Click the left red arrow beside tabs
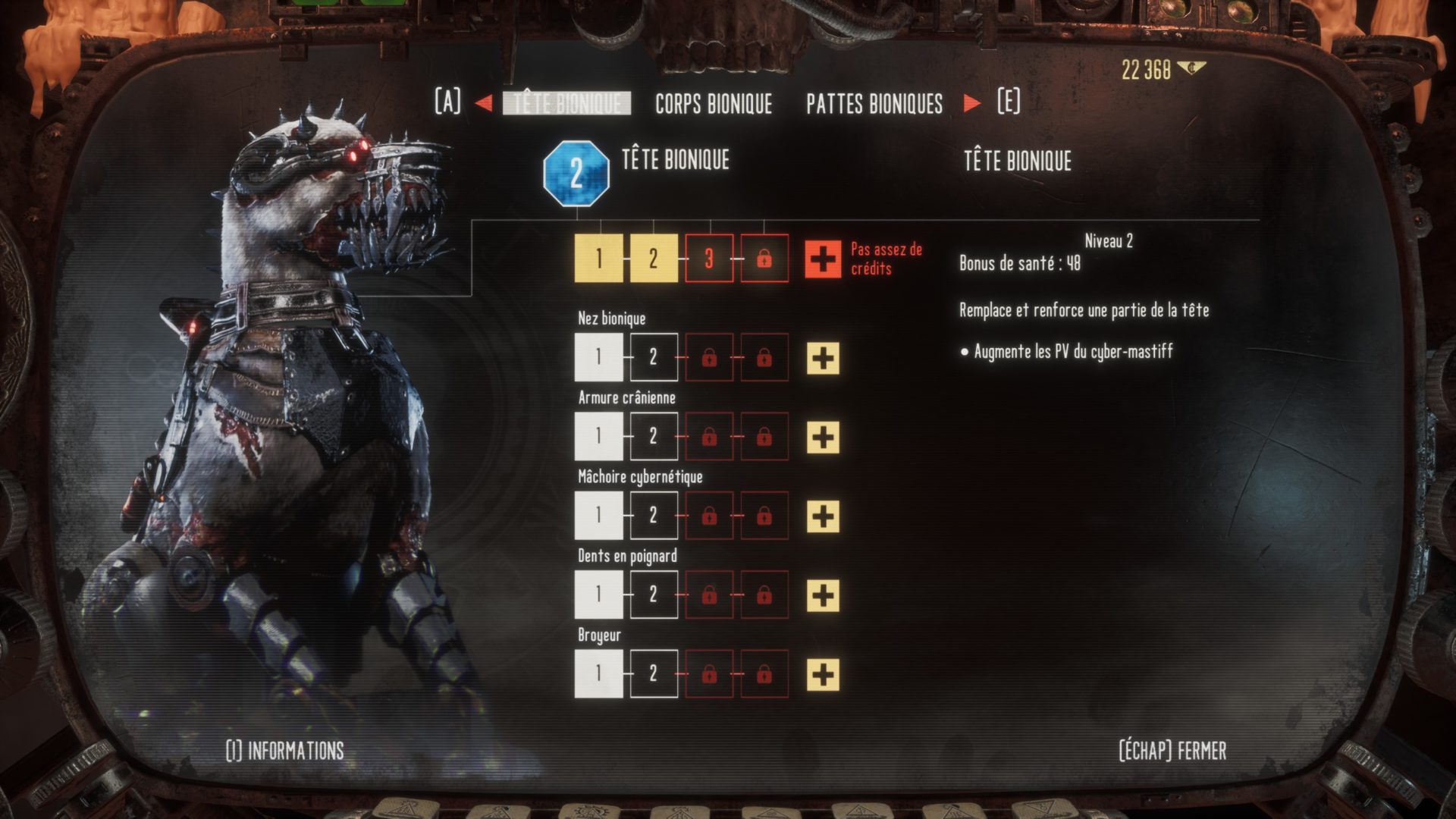Viewport: 1456px width, 819px height. click(x=483, y=103)
